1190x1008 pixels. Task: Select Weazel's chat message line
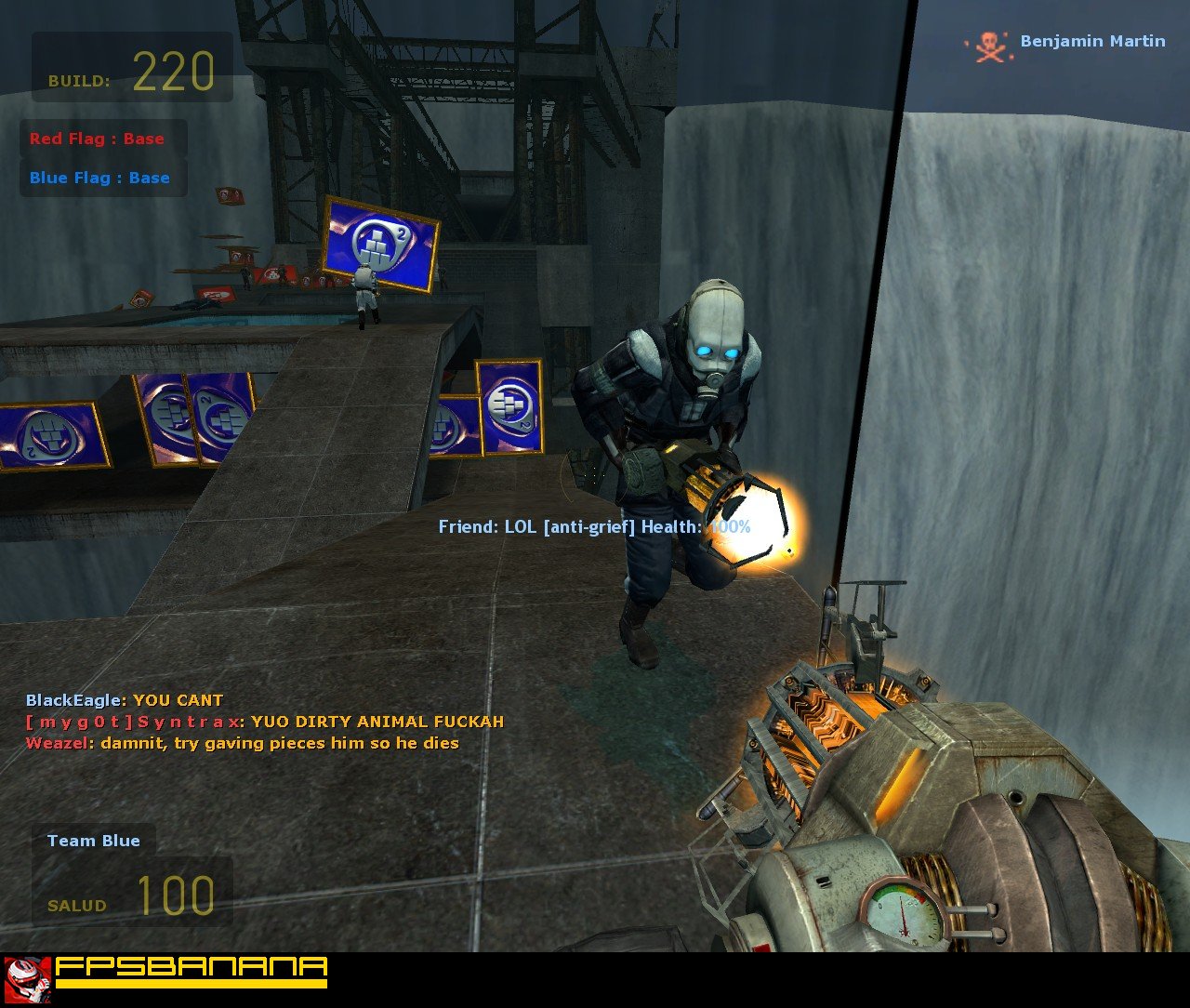point(243,743)
